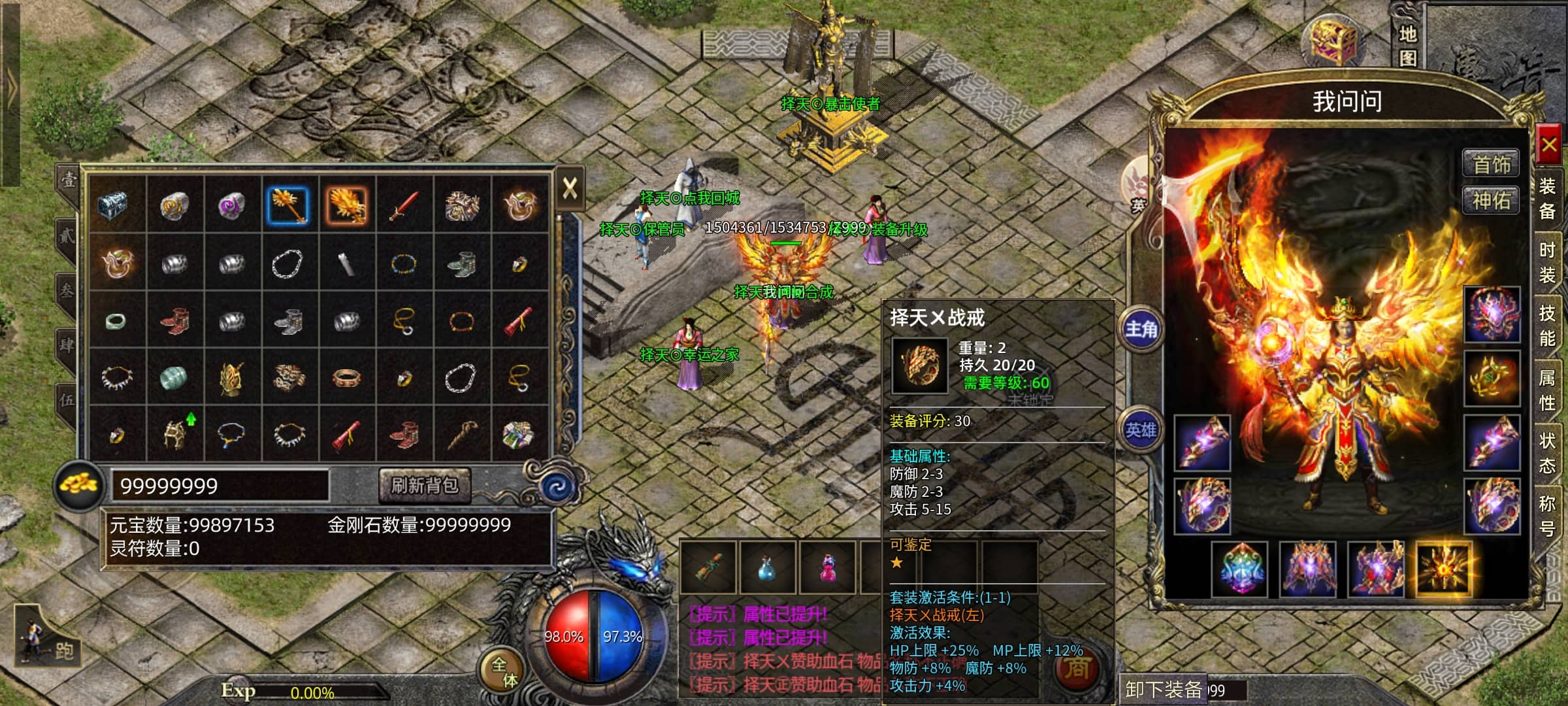
Task: Open the 地图 map button
Action: pos(1407,44)
